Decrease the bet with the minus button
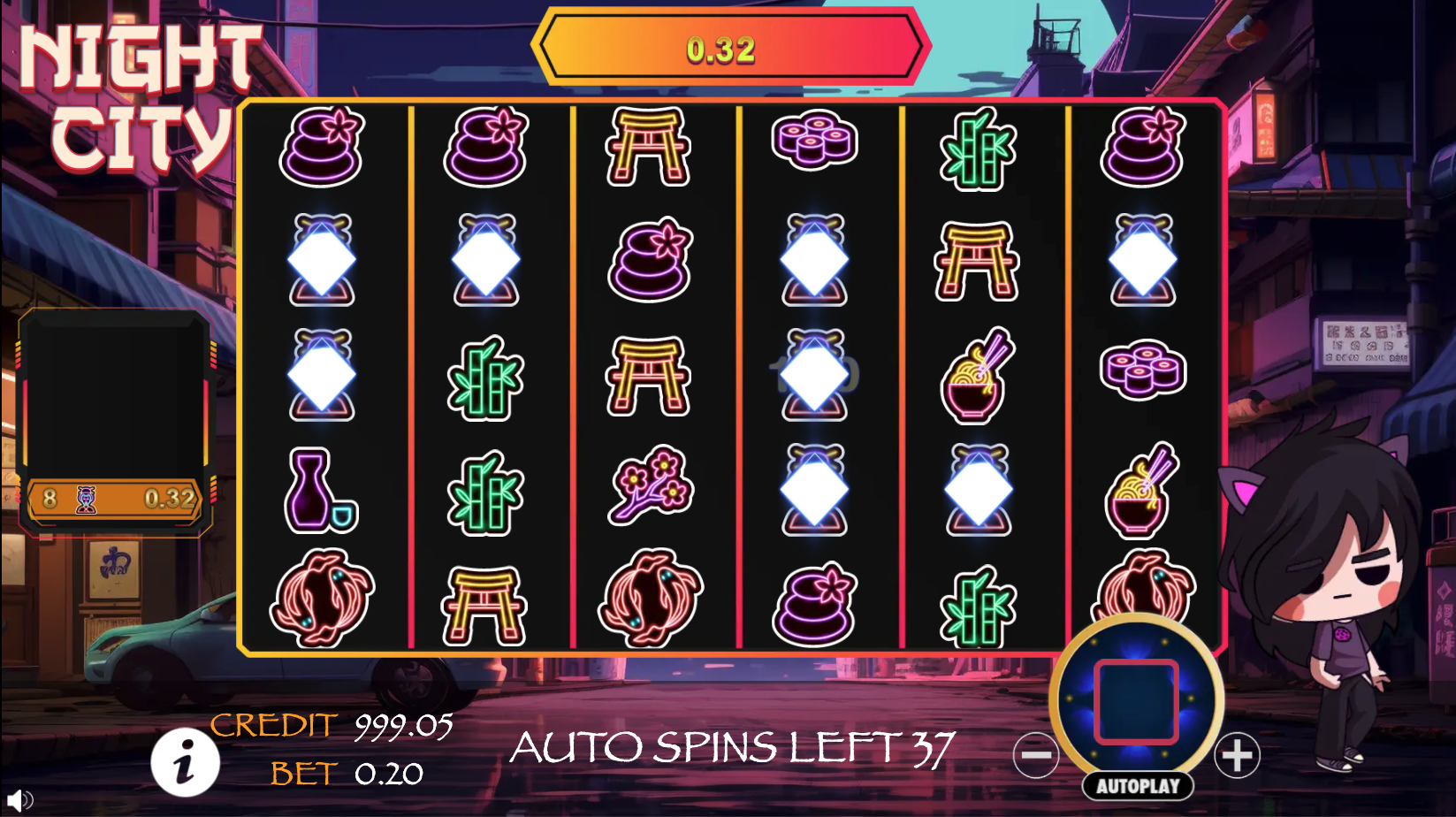 pyautogui.click(x=1035, y=753)
